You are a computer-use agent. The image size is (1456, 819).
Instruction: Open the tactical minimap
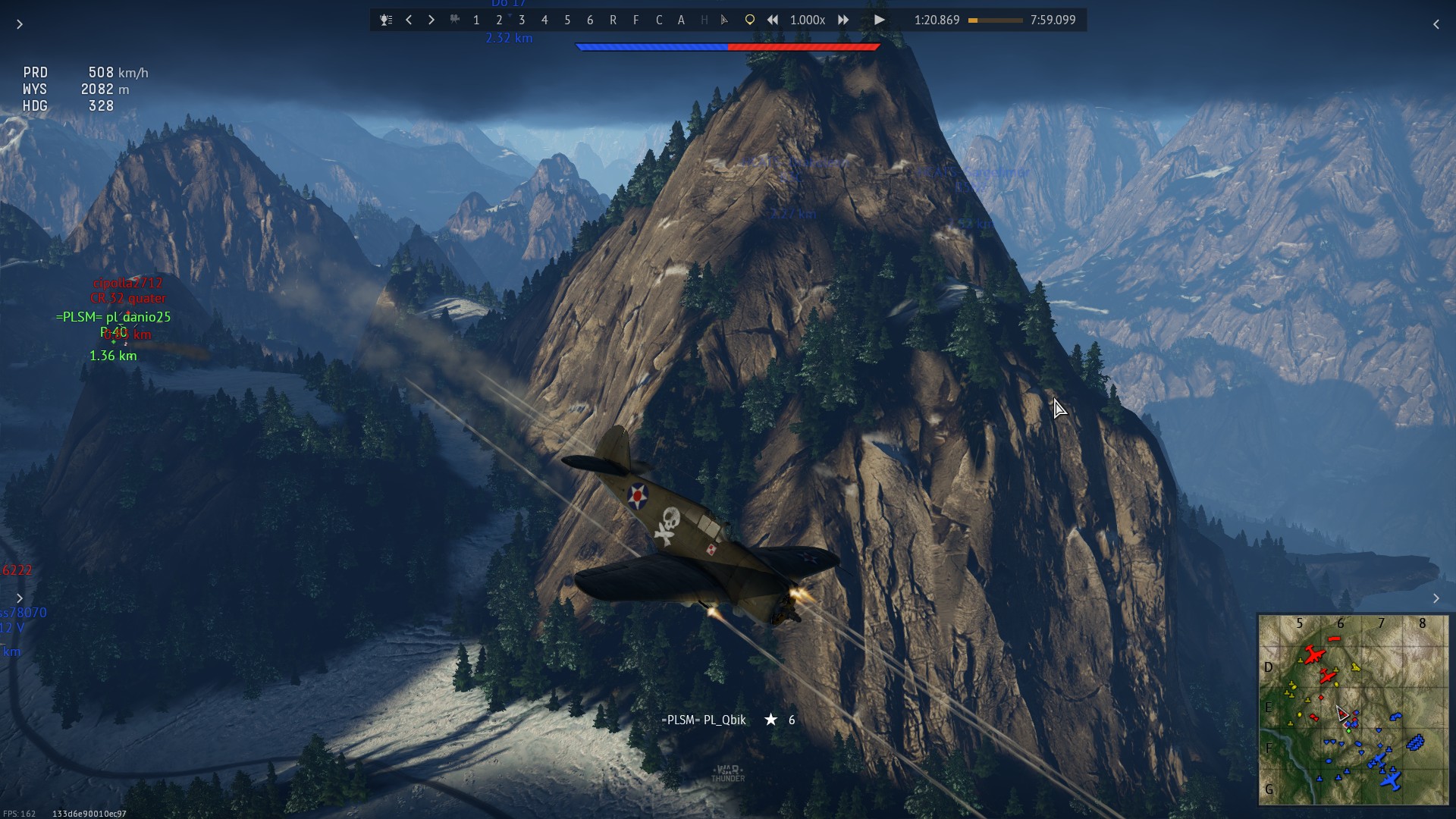tap(1353, 709)
